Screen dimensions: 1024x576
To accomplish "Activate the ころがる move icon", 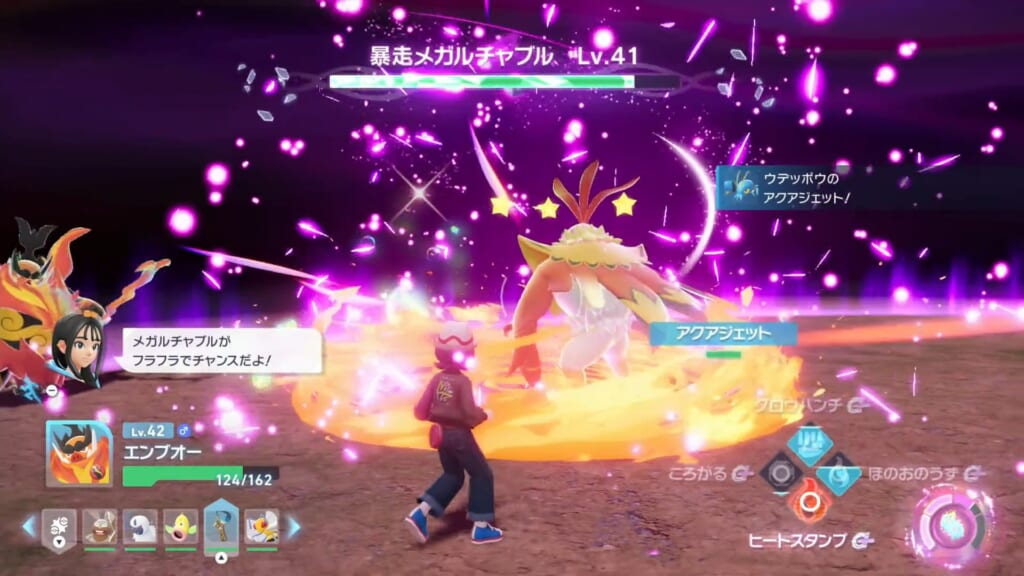I will (x=780, y=471).
